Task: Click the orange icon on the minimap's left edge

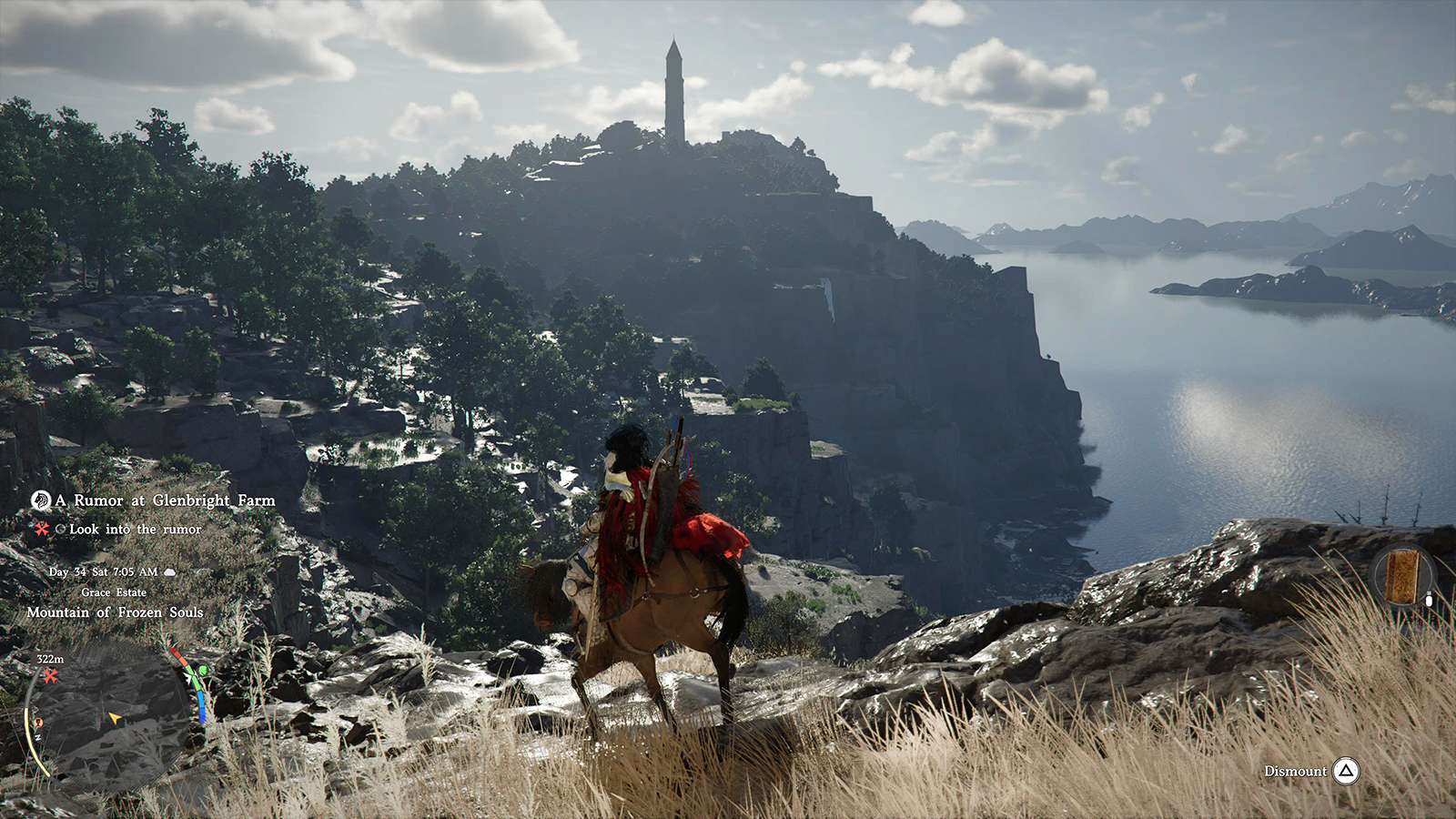Action: click(x=38, y=722)
